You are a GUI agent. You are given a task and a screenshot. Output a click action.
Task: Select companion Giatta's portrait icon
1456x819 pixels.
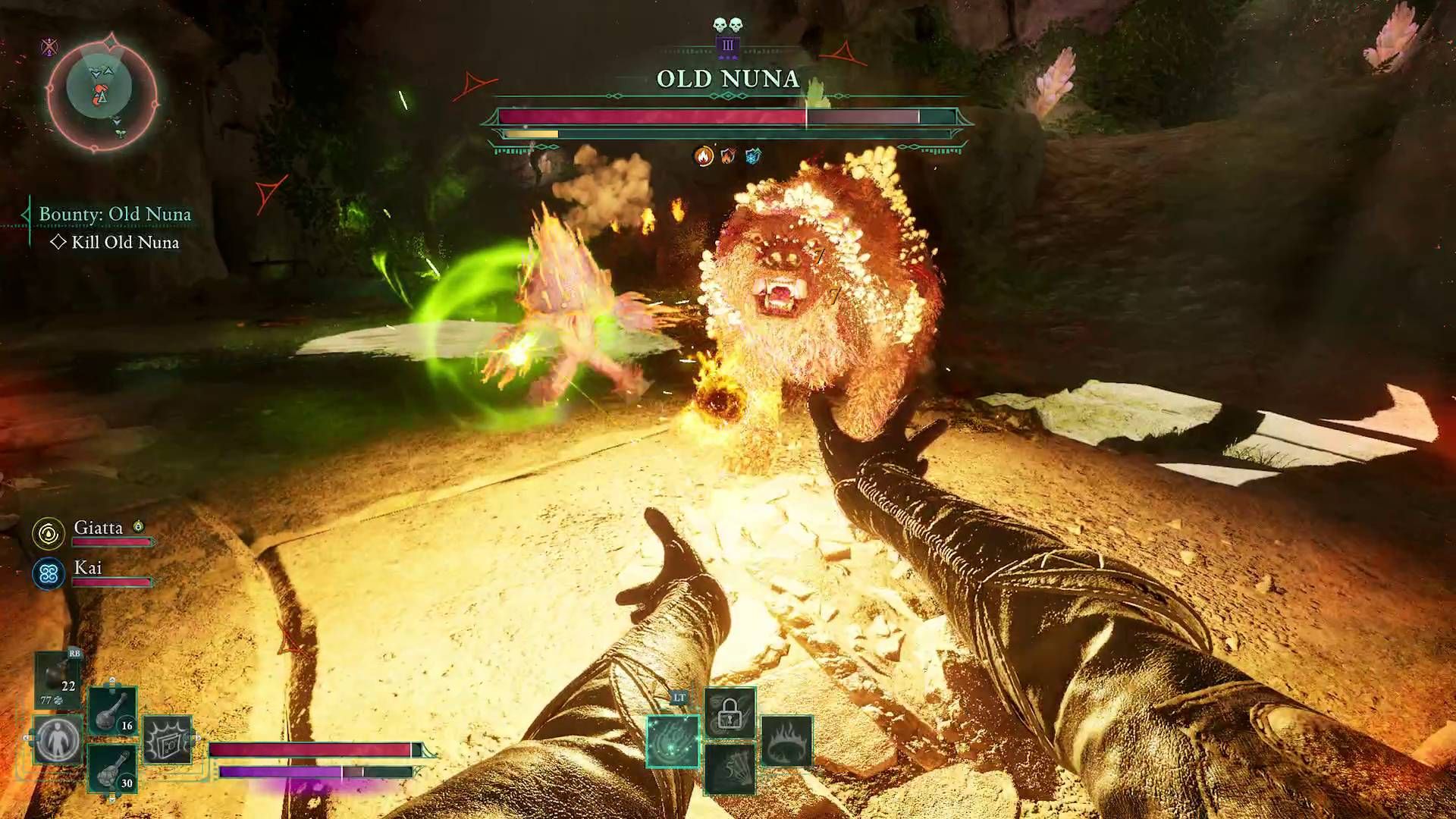coord(49,533)
